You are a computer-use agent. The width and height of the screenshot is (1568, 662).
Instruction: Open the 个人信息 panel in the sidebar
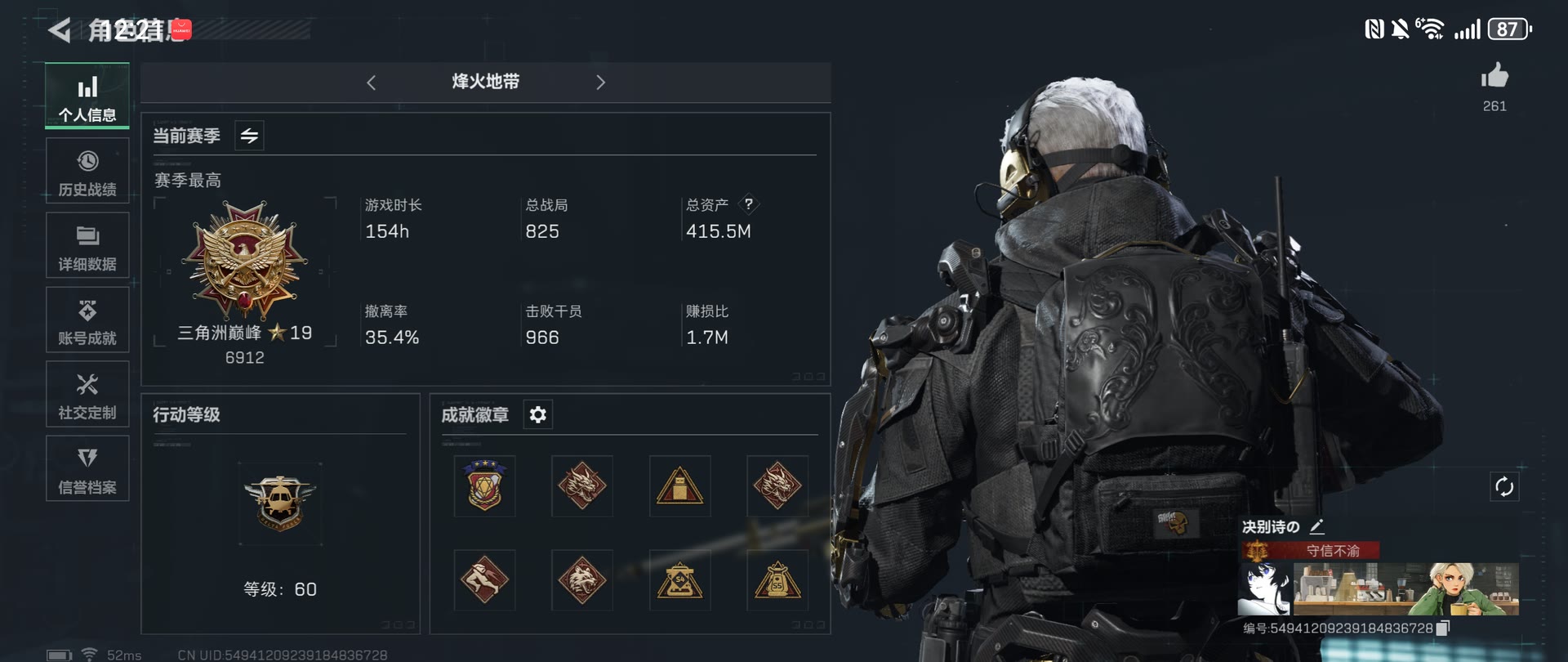coord(87,96)
